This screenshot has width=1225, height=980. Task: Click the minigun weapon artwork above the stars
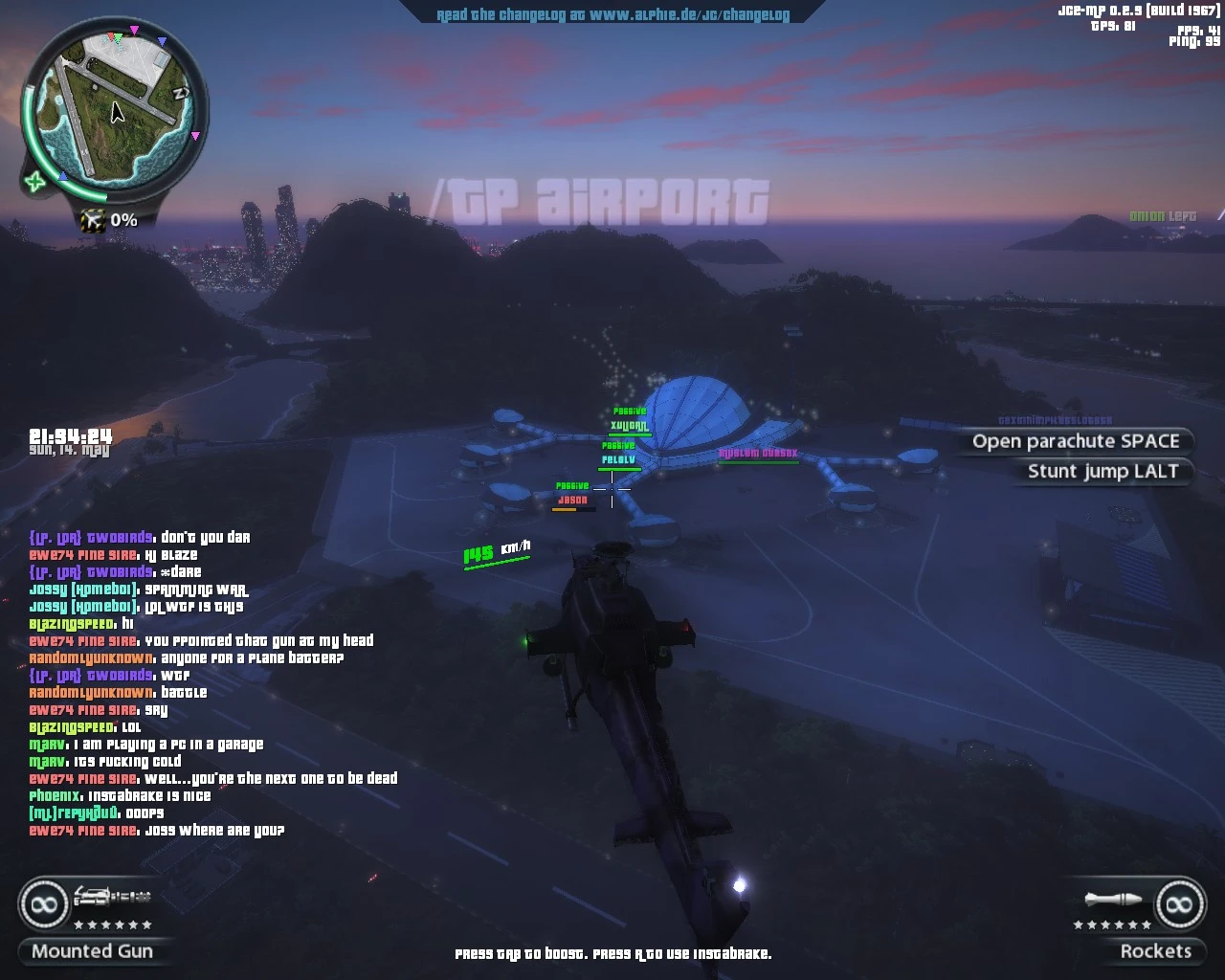pos(113,897)
